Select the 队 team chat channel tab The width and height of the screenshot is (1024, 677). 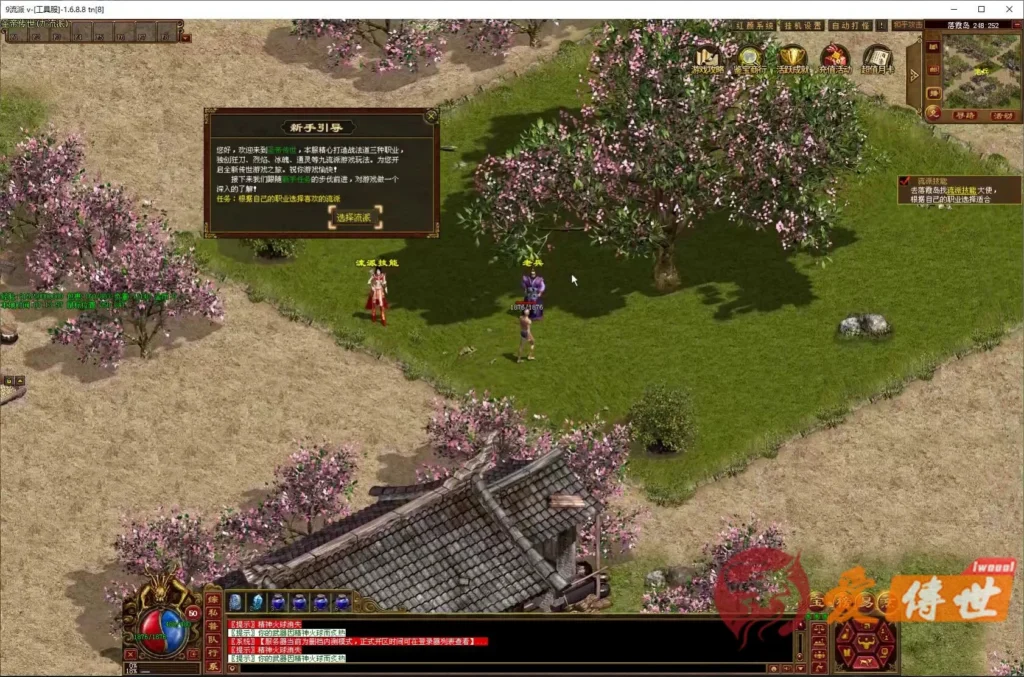pyautogui.click(x=212, y=639)
